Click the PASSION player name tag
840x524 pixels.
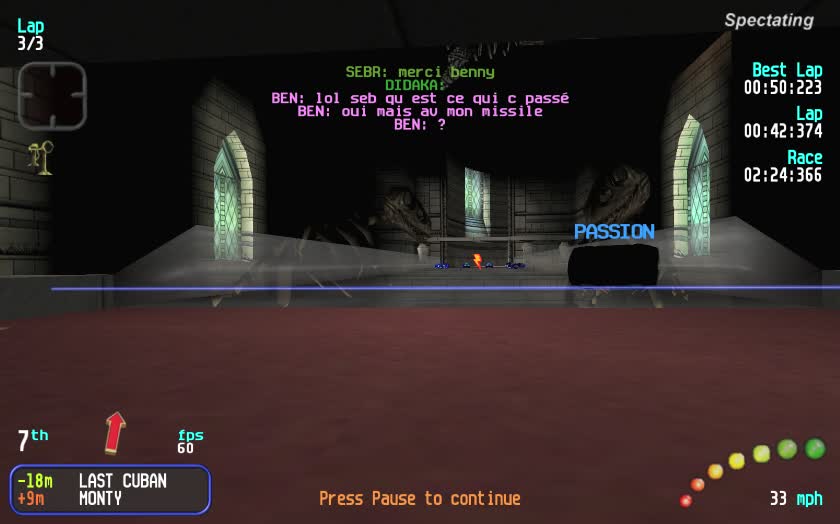click(614, 232)
